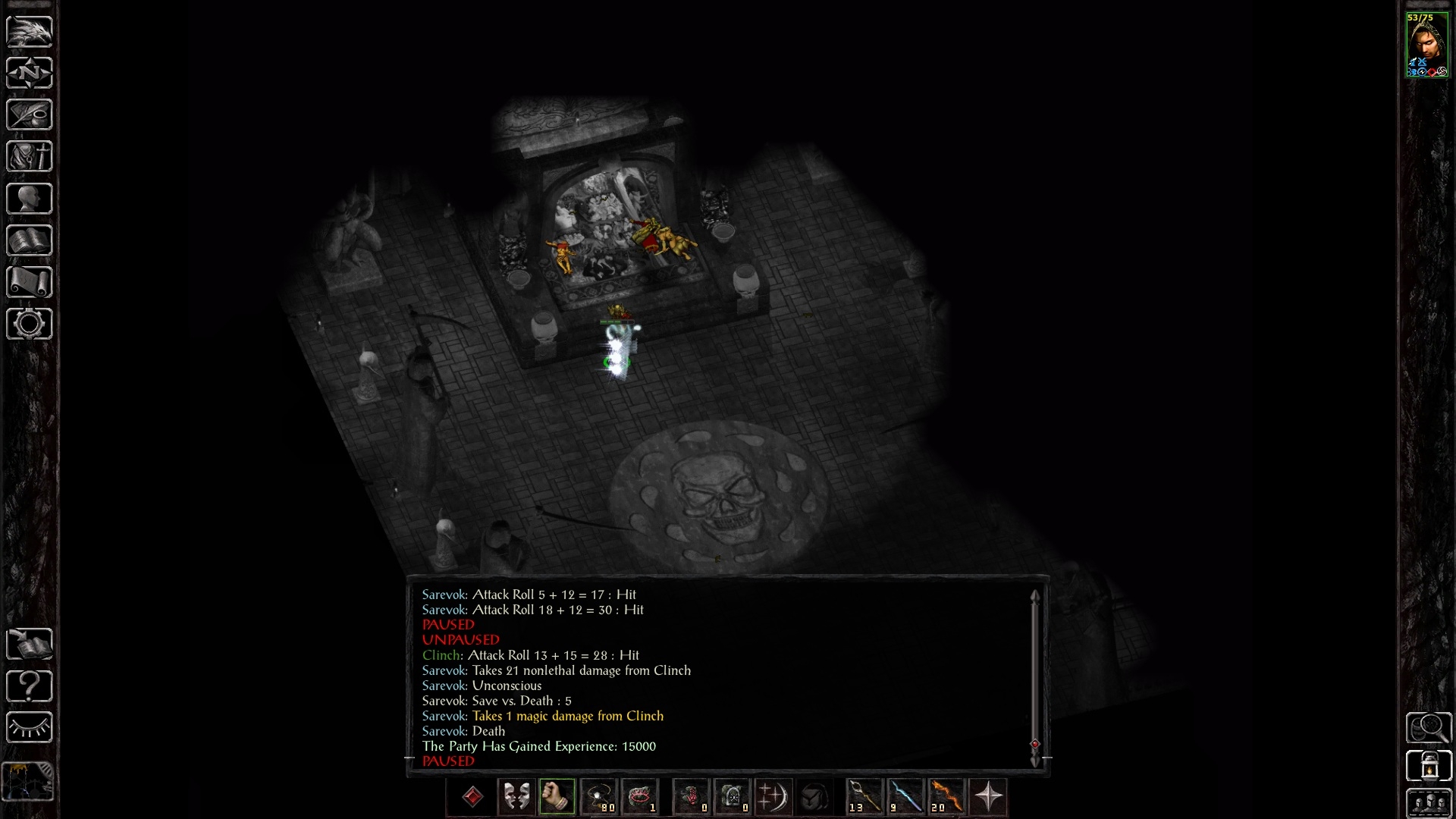This screenshot has height=819, width=1456.
Task: Select the character portrait with 53/75 health
Action: coord(1427,45)
